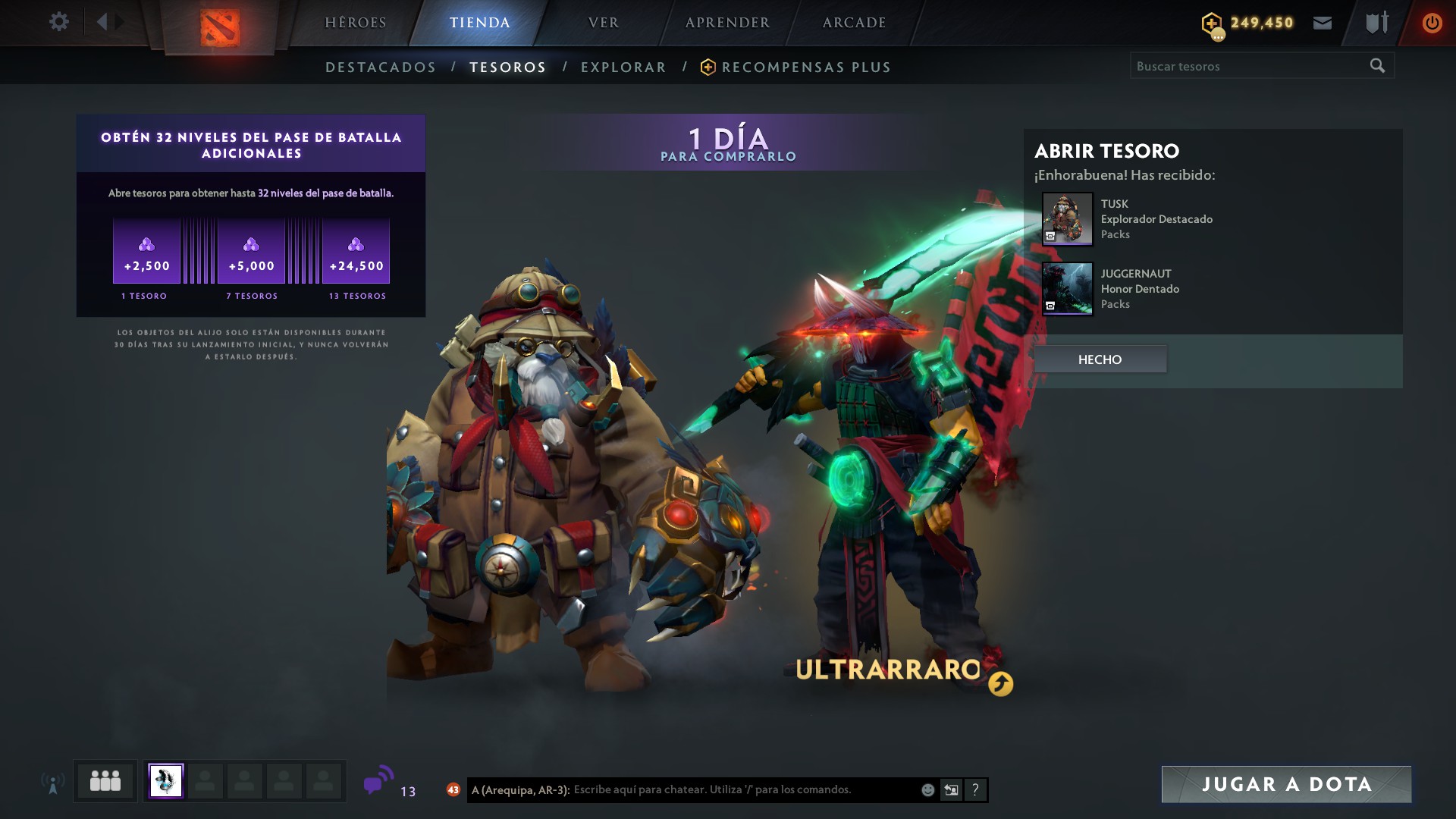Viewport: 1456px width, 819px height.
Task: Open the armory shield and sword icon
Action: (x=1377, y=23)
